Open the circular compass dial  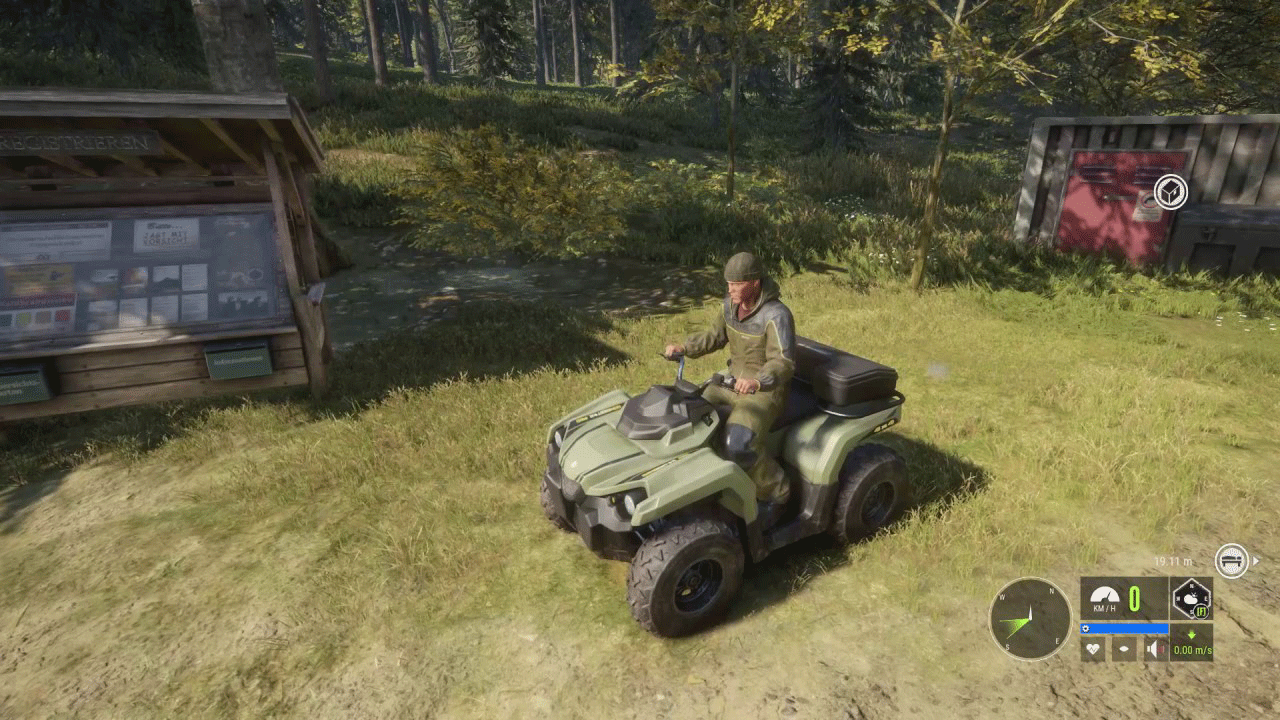1030,619
